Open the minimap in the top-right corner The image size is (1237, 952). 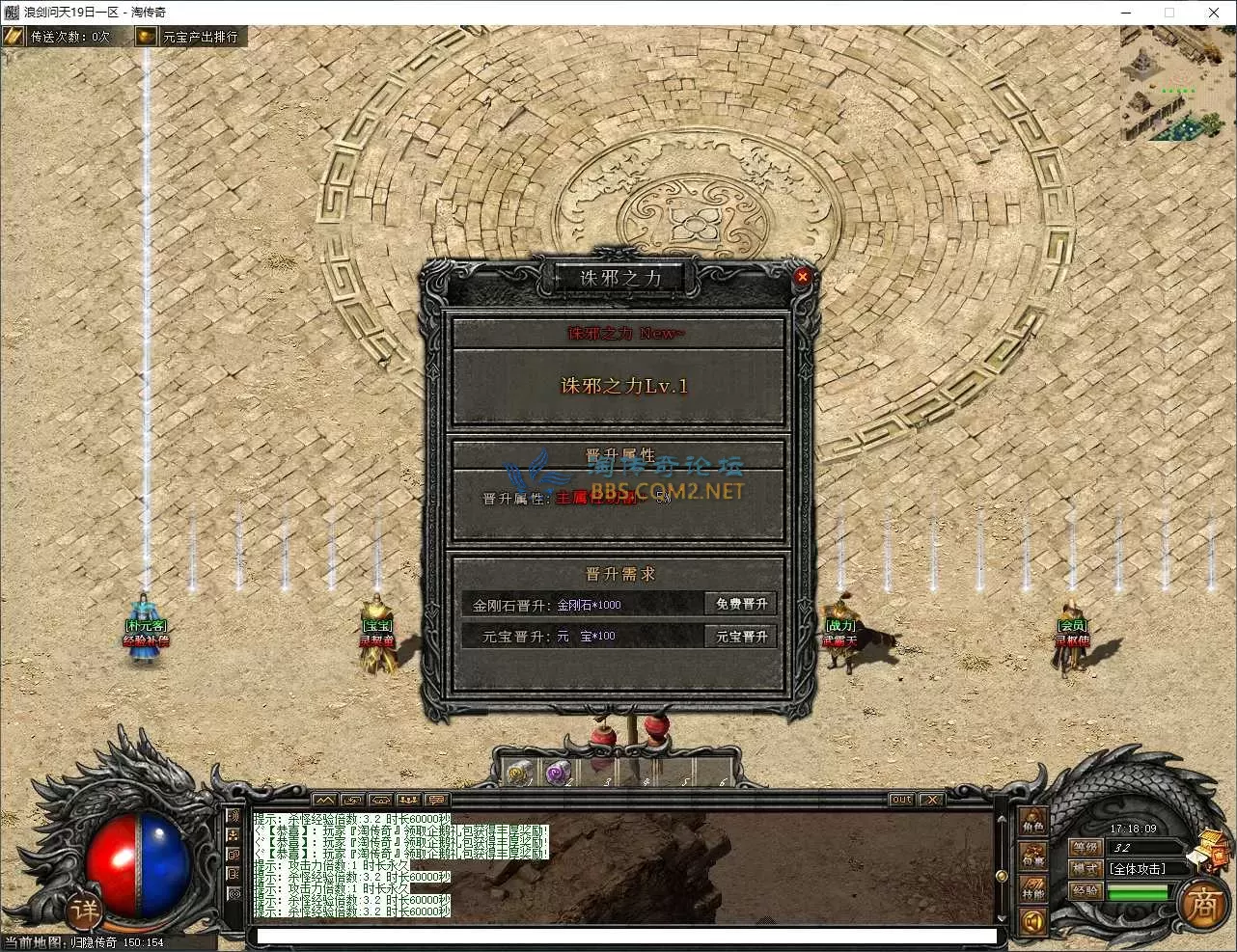pyautogui.click(x=1177, y=85)
